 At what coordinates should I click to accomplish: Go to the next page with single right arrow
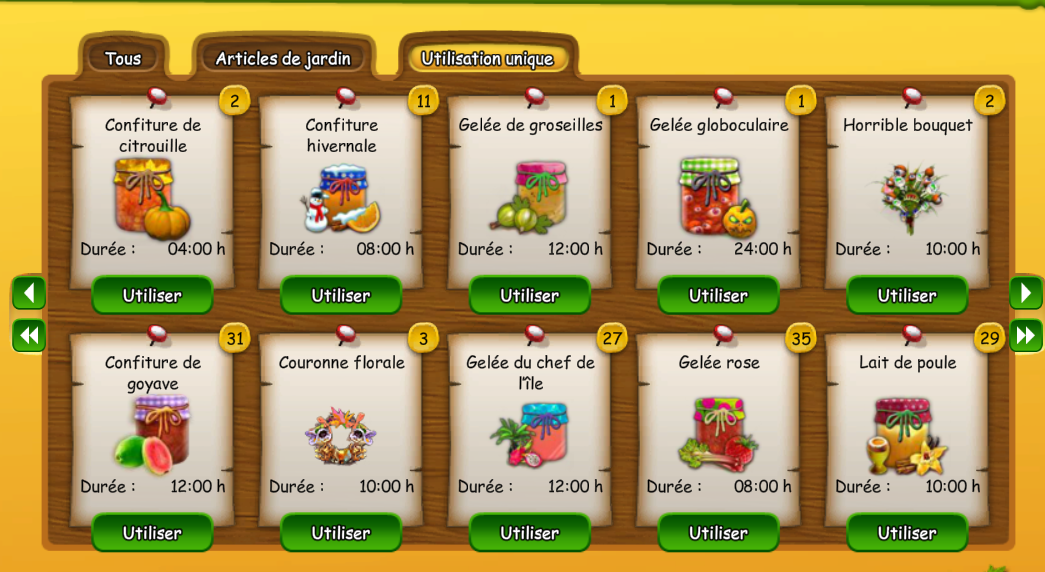pos(1026,293)
